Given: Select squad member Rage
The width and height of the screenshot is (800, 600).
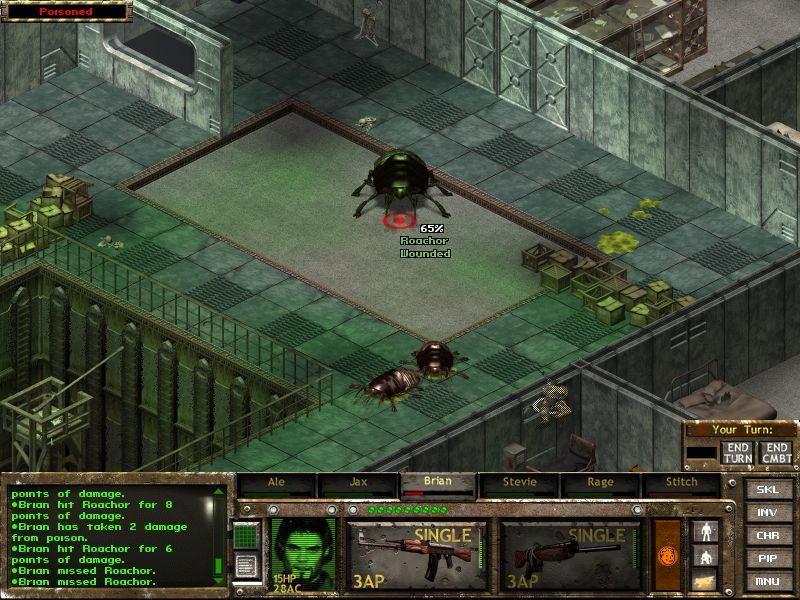Looking at the screenshot, I should click(x=600, y=482).
